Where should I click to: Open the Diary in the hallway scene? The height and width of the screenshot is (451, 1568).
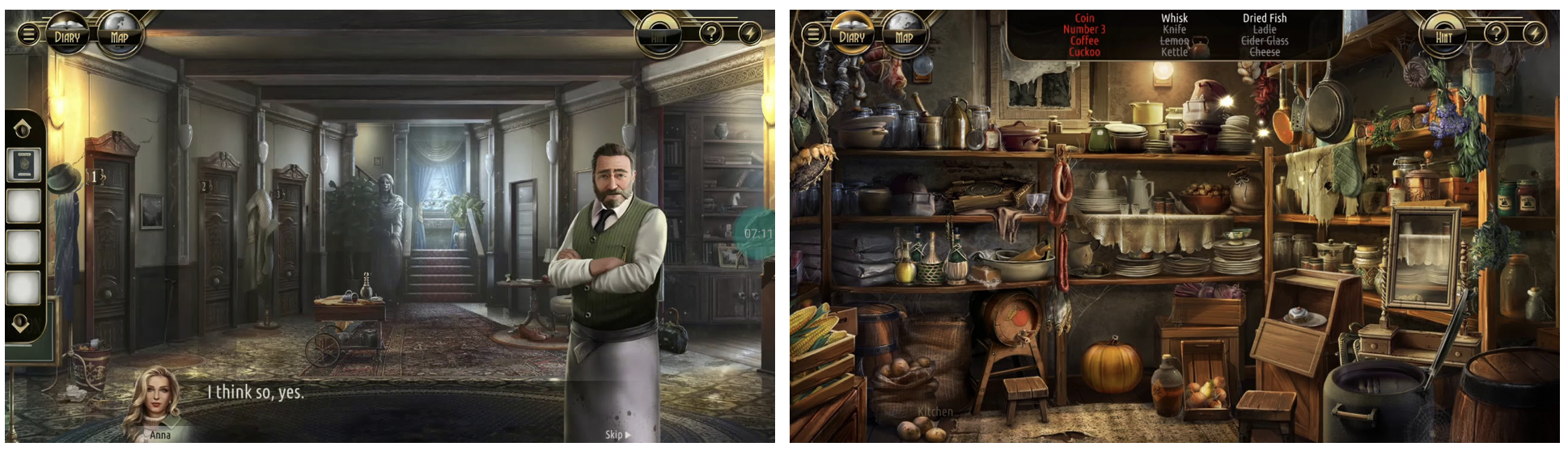[x=67, y=36]
